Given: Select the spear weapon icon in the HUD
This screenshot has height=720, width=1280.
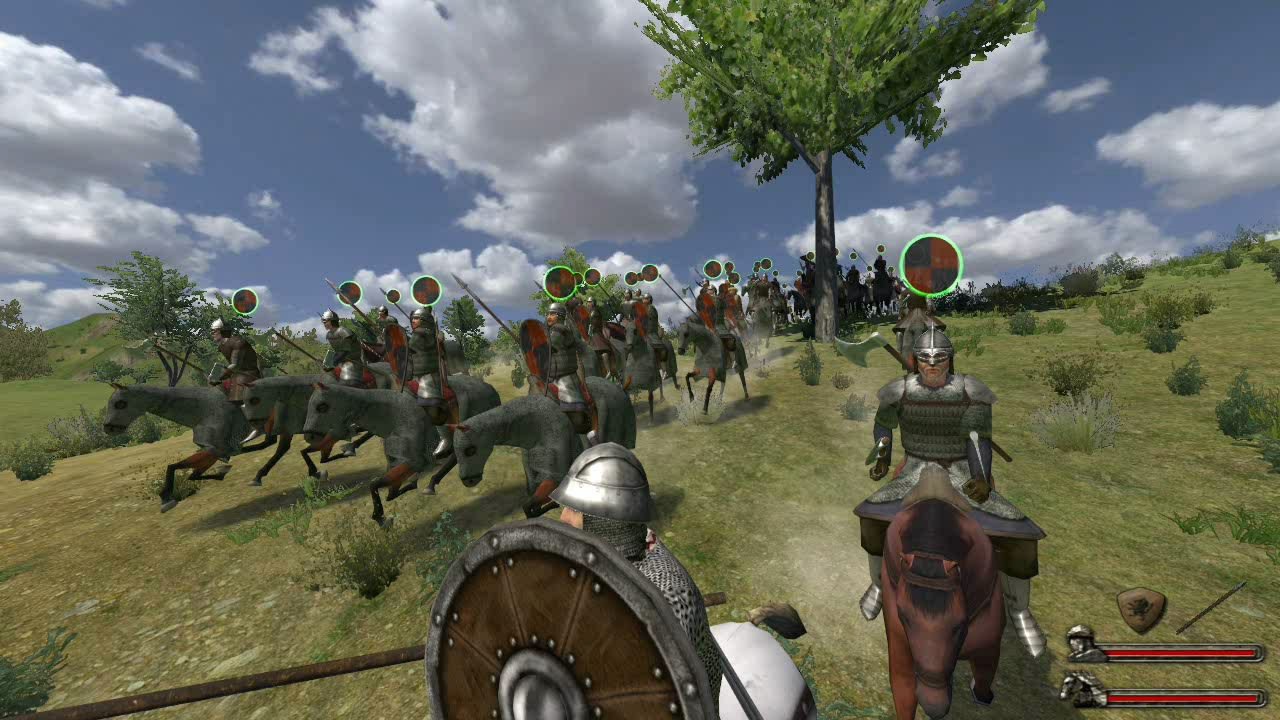Looking at the screenshot, I should [1213, 608].
